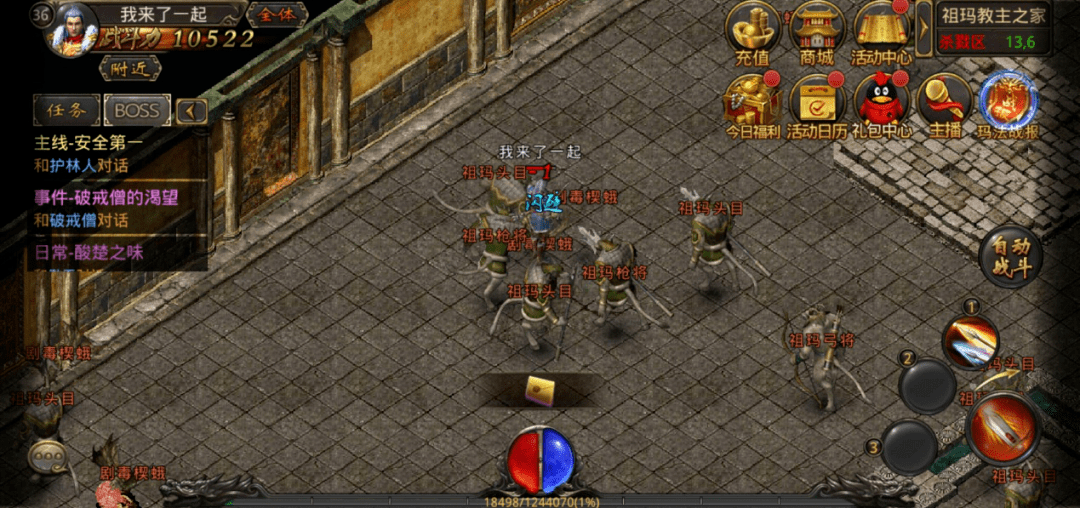Collapse the quest tracker with the arrow
1080x508 pixels.
pyautogui.click(x=191, y=111)
